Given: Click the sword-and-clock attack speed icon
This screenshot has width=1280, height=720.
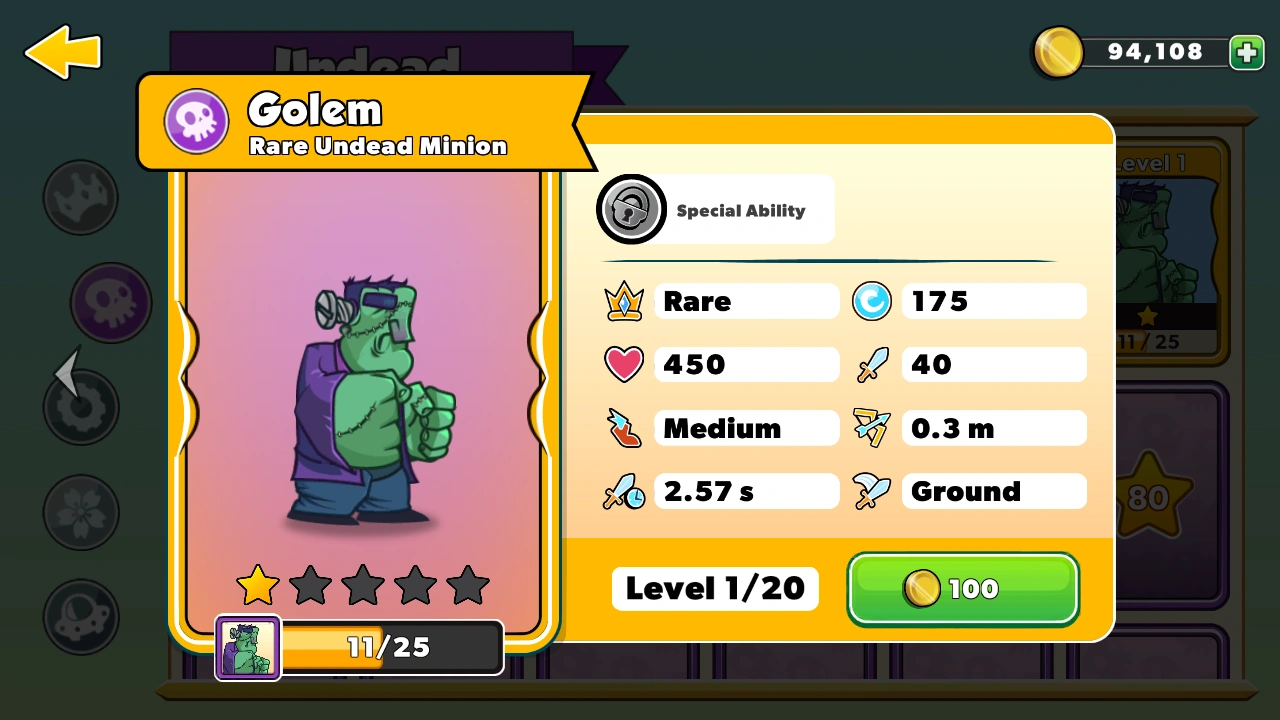Looking at the screenshot, I should 624,491.
